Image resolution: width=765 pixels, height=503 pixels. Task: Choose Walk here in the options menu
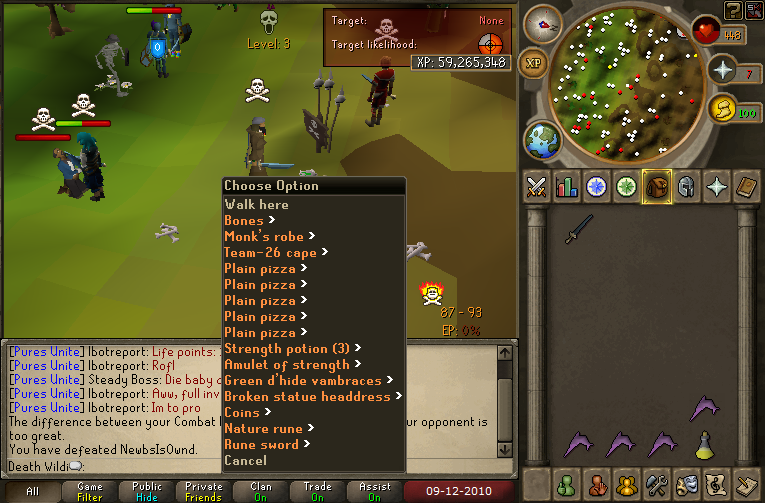[x=256, y=204]
